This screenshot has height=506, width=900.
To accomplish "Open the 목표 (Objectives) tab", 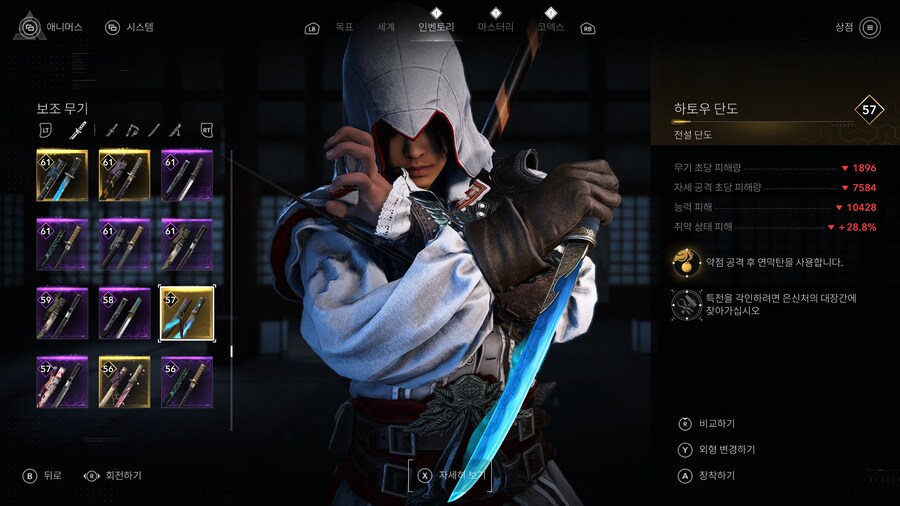I will (x=344, y=27).
